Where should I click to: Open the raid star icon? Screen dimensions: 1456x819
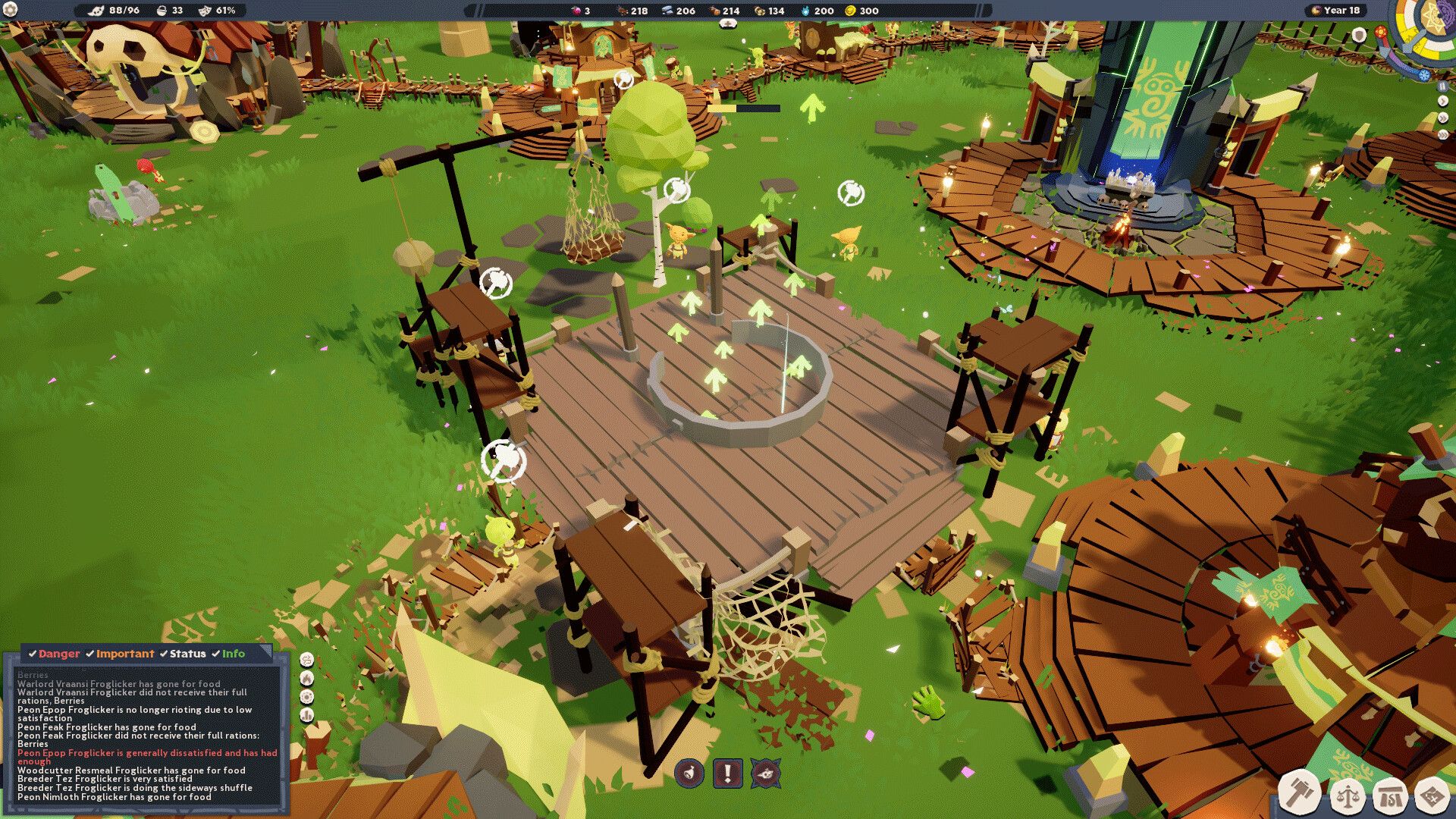[766, 774]
